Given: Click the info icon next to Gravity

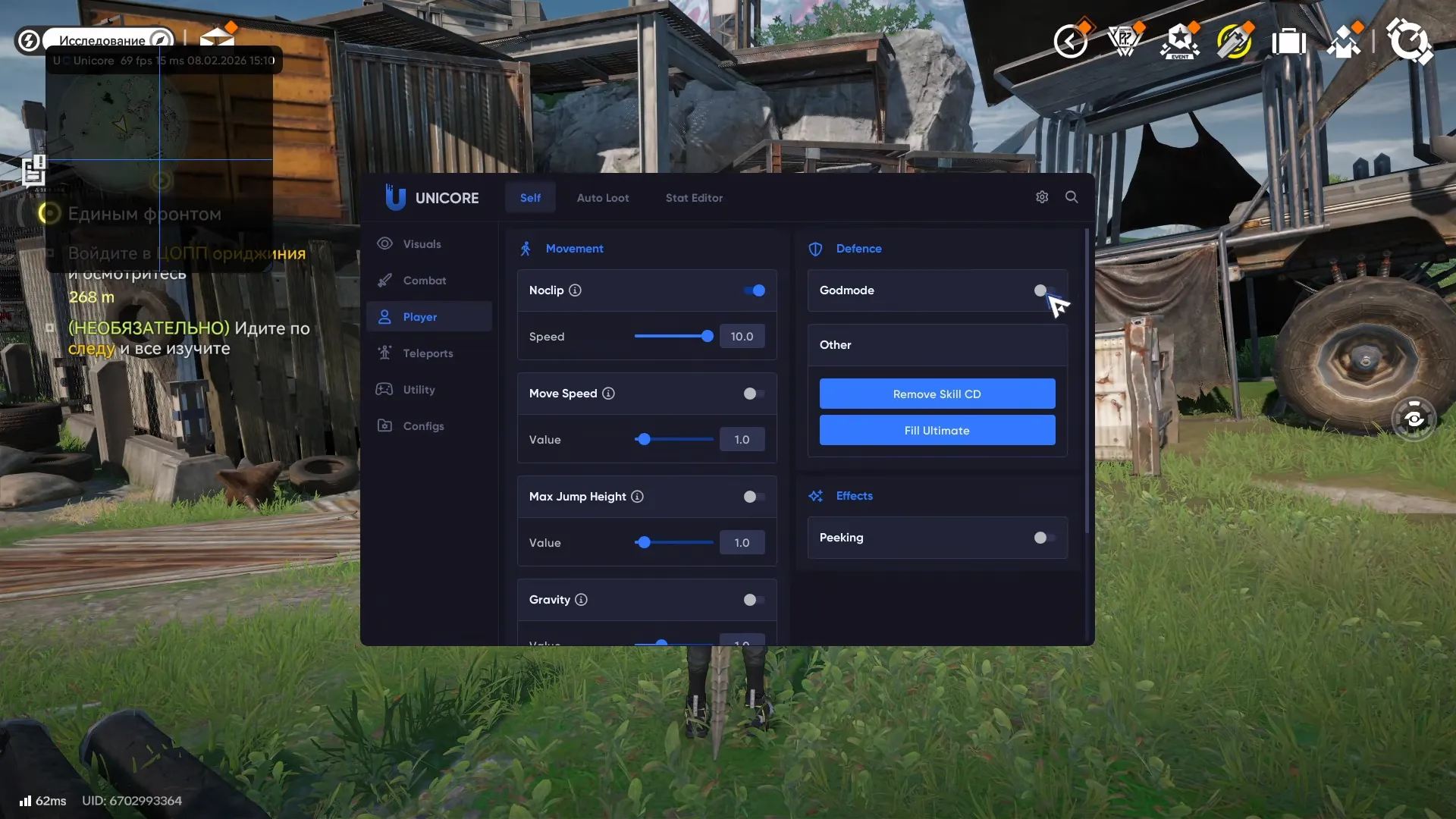Looking at the screenshot, I should coord(581,599).
